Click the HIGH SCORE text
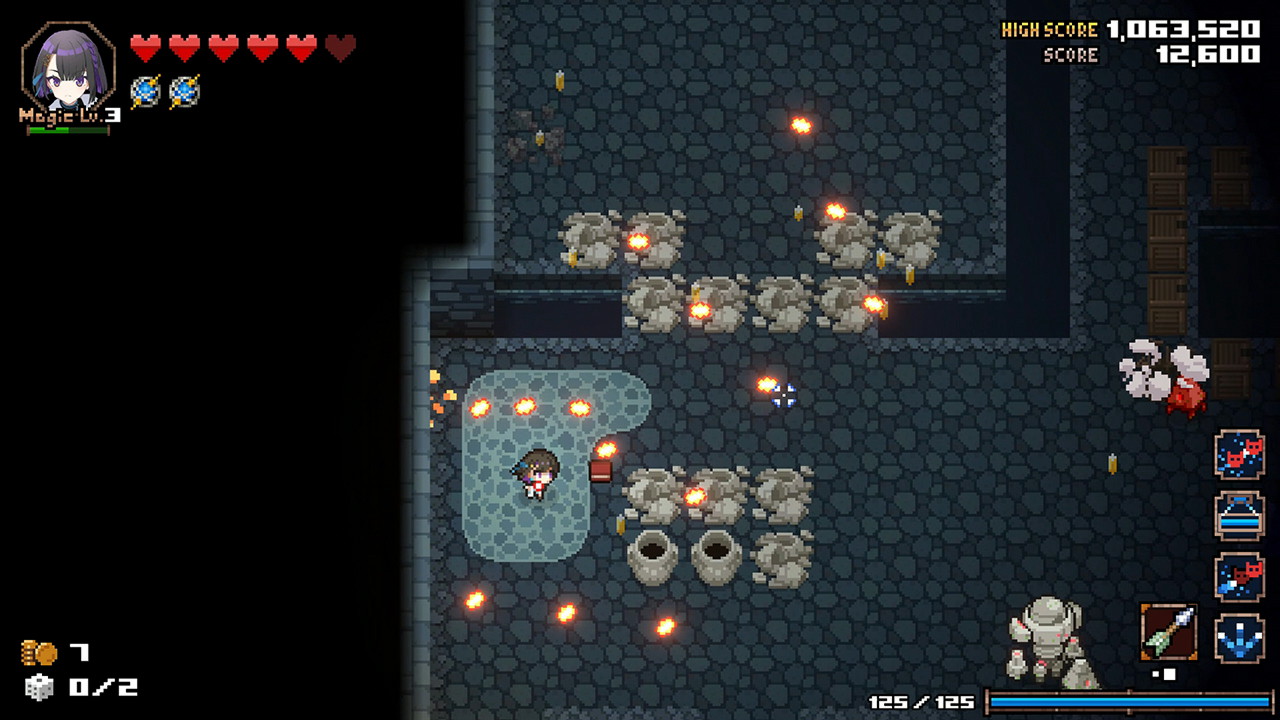The height and width of the screenshot is (720, 1280). [1051, 29]
